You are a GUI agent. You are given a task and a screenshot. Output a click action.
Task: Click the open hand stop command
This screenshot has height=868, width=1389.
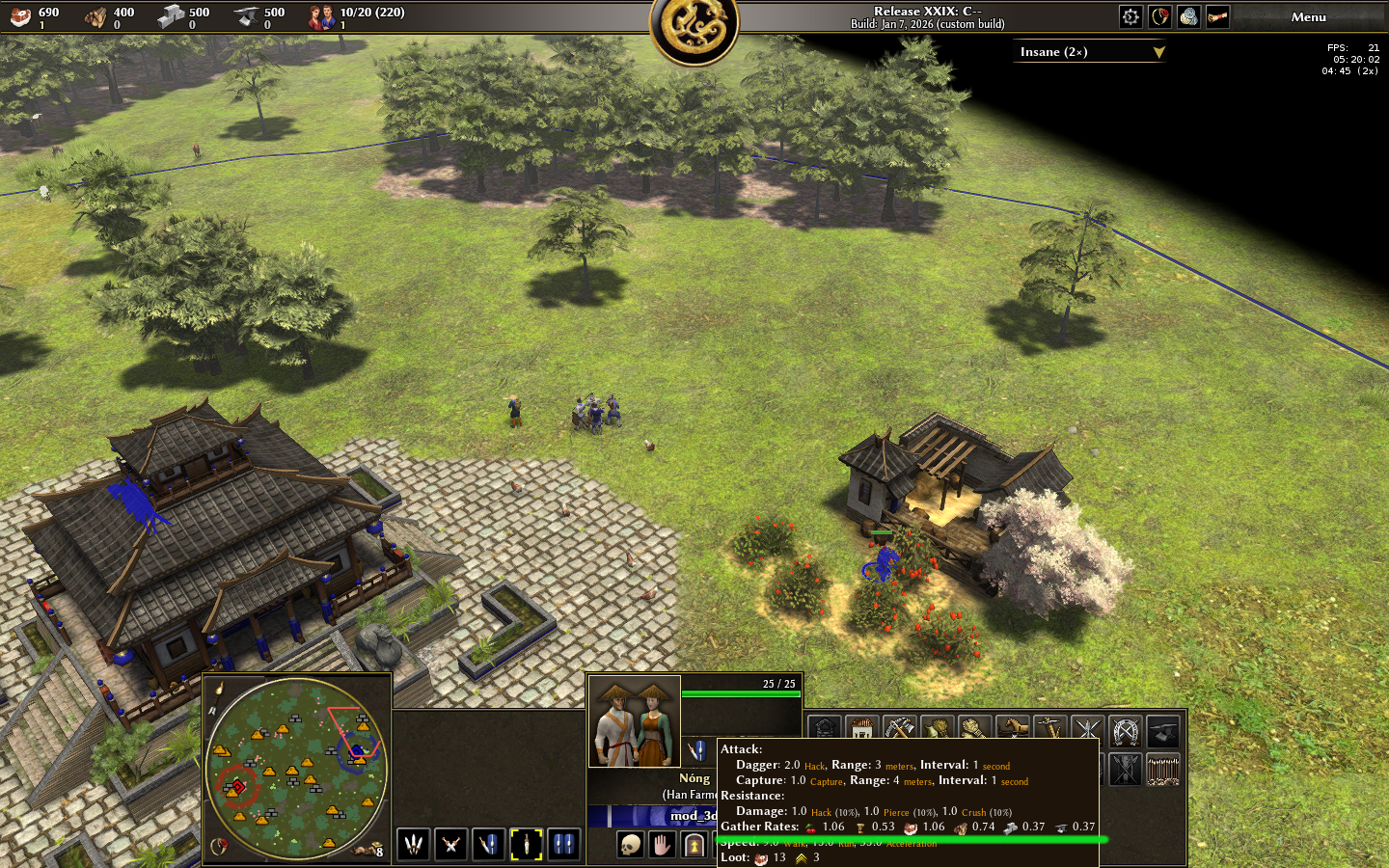[662, 846]
